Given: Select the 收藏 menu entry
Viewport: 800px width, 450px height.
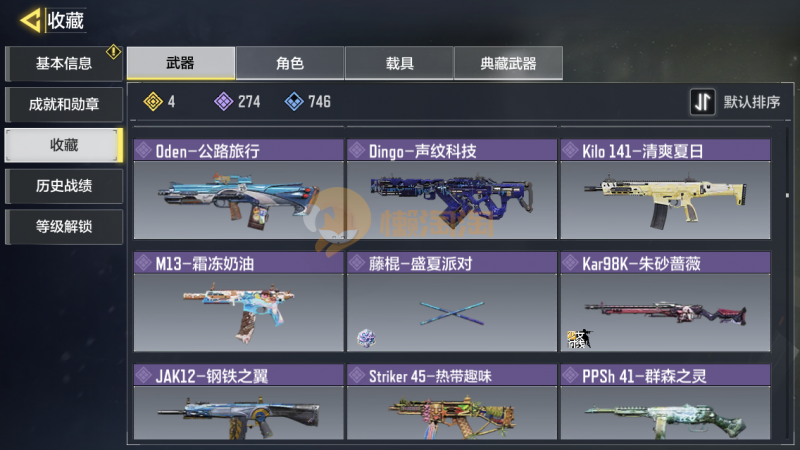Looking at the screenshot, I should (63, 145).
